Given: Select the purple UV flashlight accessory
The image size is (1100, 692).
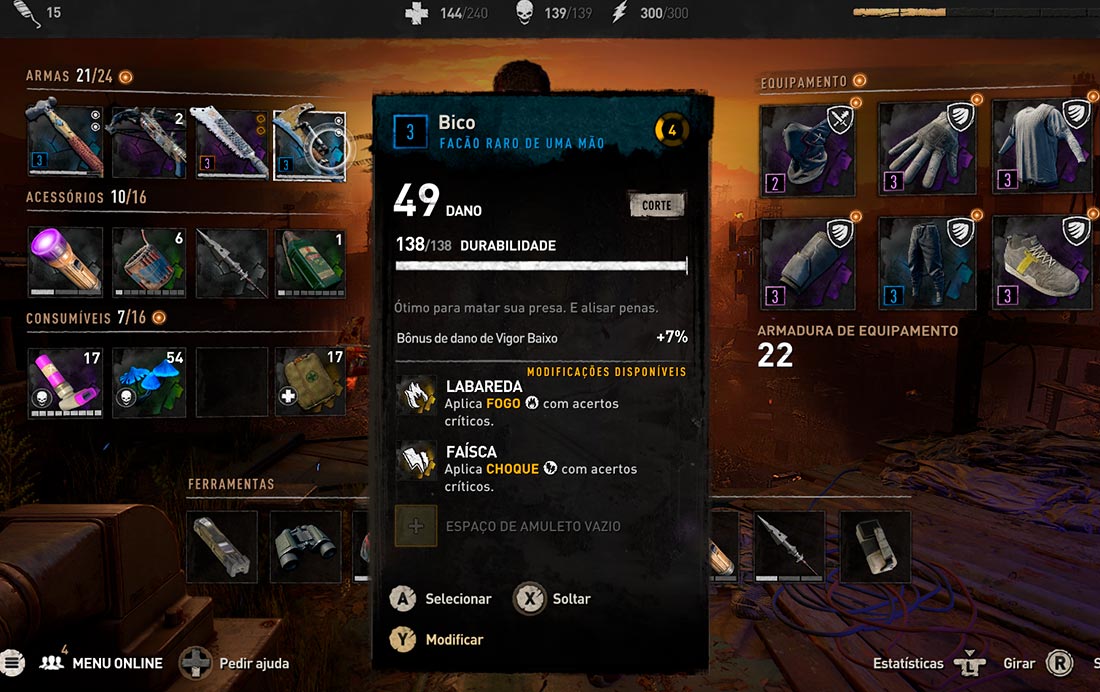Looking at the screenshot, I should coord(65,262).
